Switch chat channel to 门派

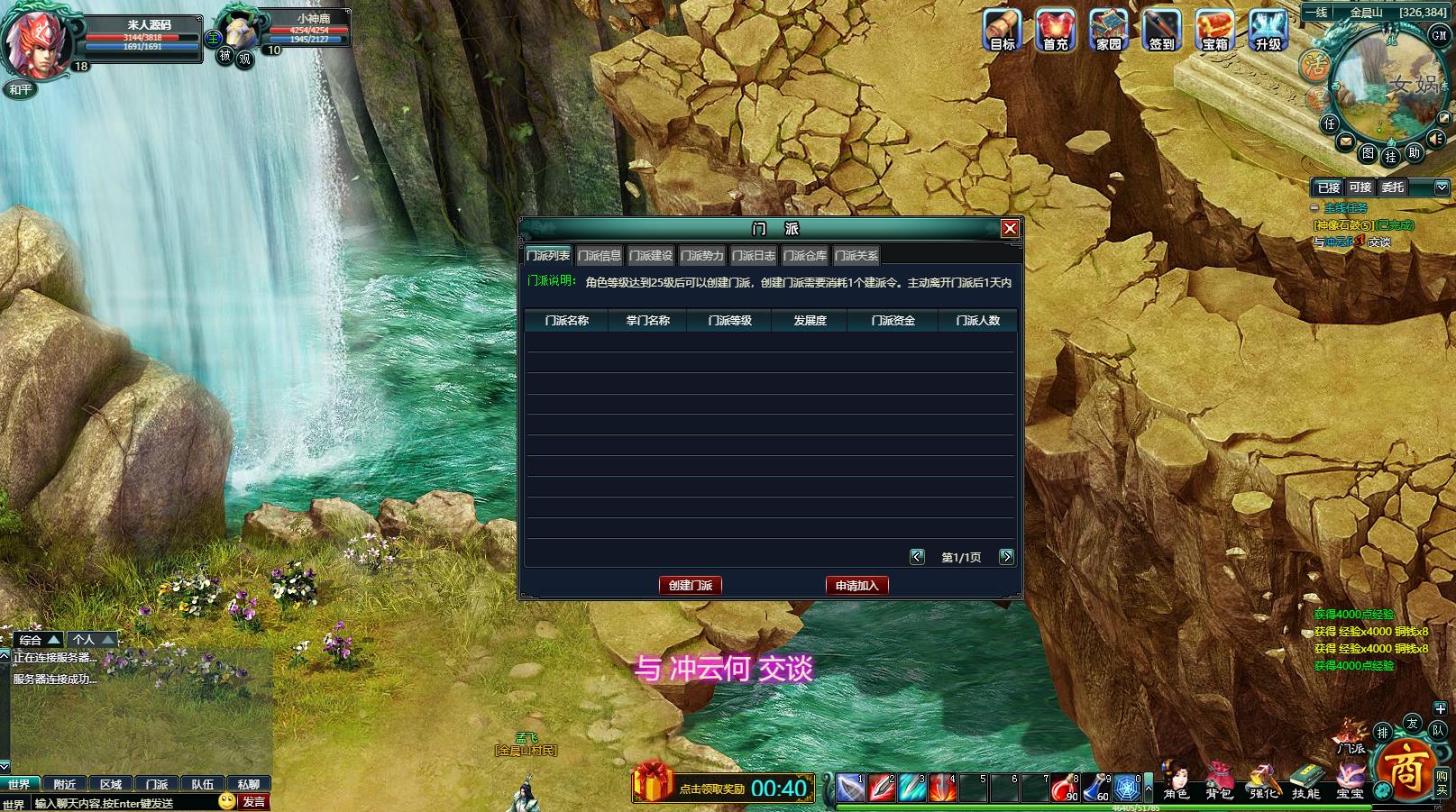coord(157,784)
